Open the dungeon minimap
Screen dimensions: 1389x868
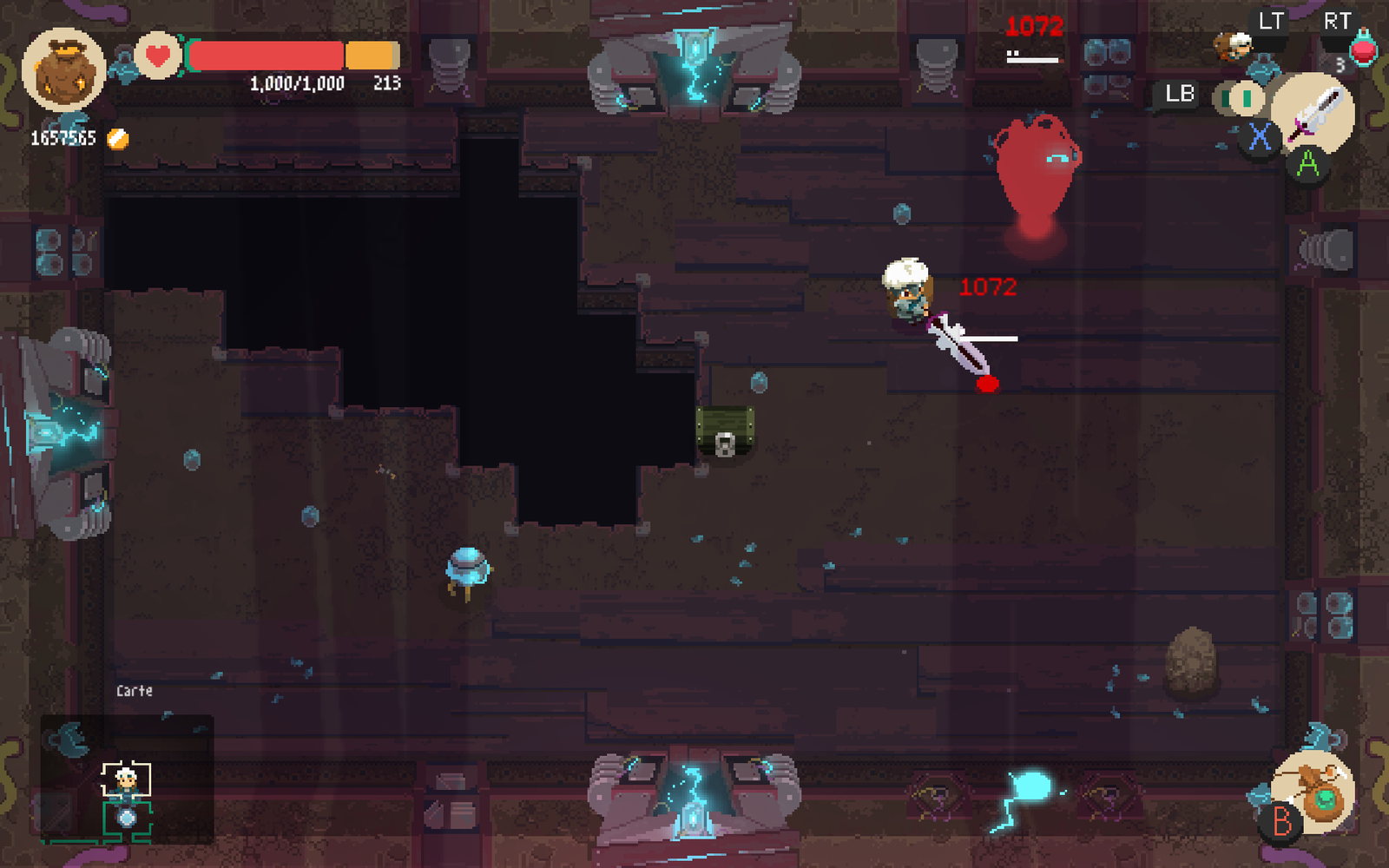tap(127, 779)
